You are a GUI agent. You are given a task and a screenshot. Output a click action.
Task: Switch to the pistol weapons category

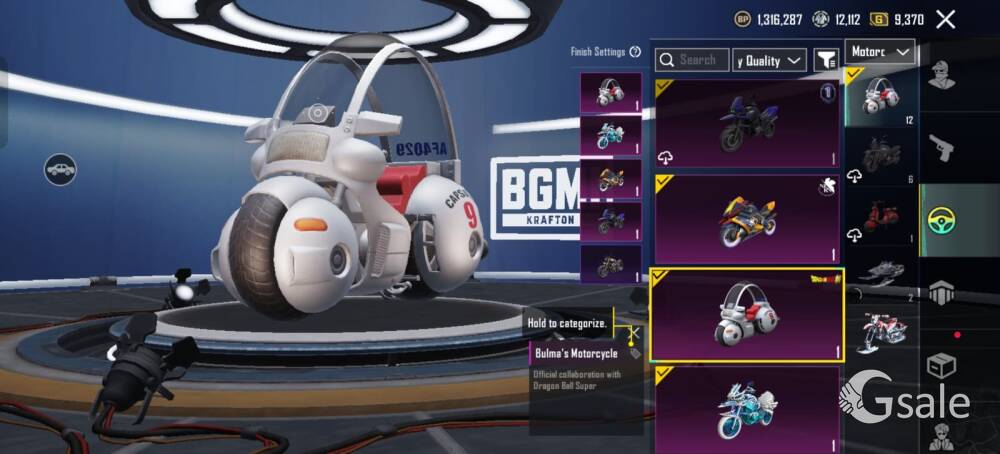tap(941, 149)
